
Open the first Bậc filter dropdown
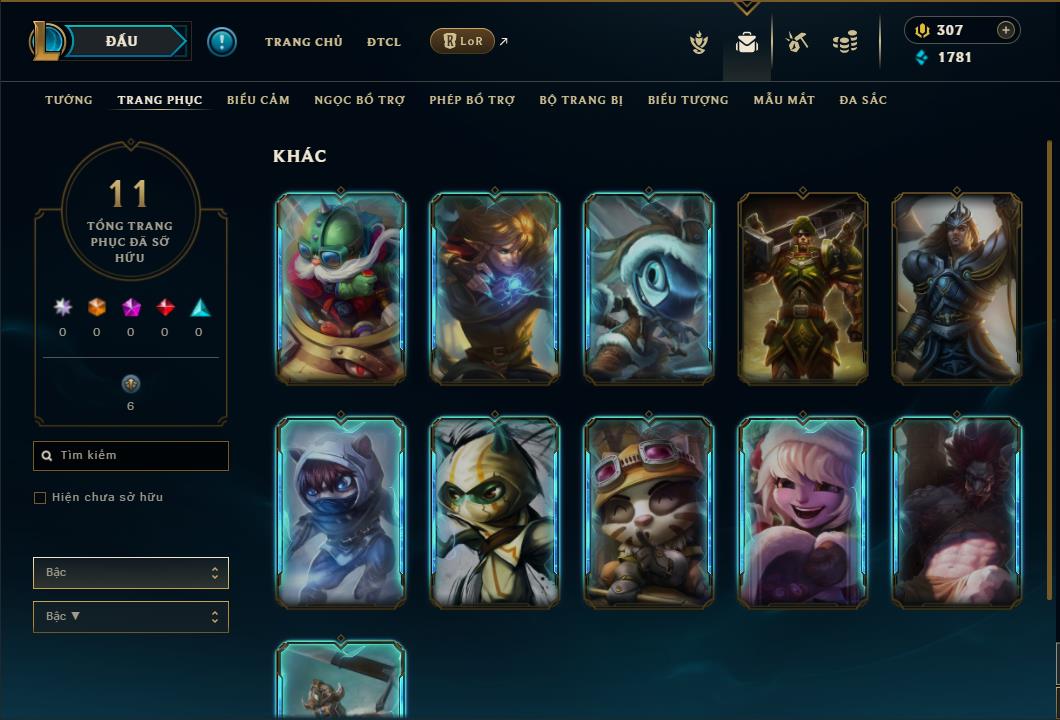pos(131,573)
